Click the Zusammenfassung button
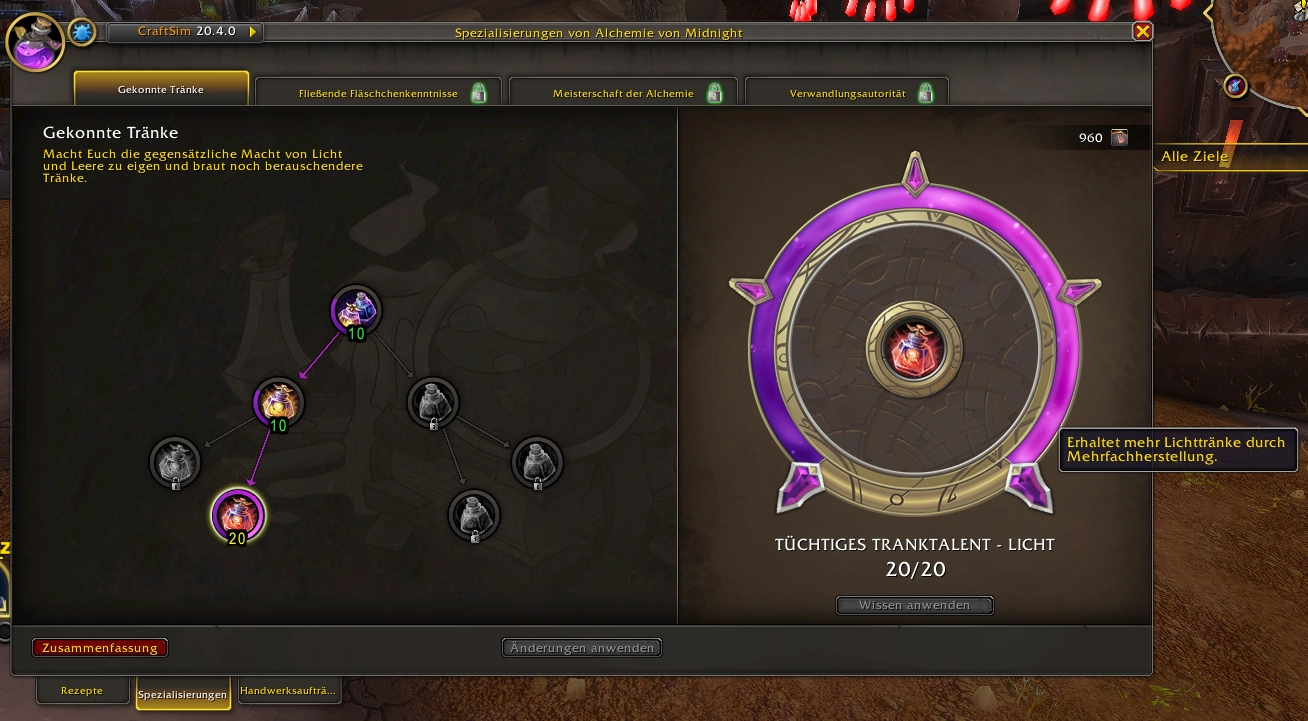 click(x=100, y=648)
